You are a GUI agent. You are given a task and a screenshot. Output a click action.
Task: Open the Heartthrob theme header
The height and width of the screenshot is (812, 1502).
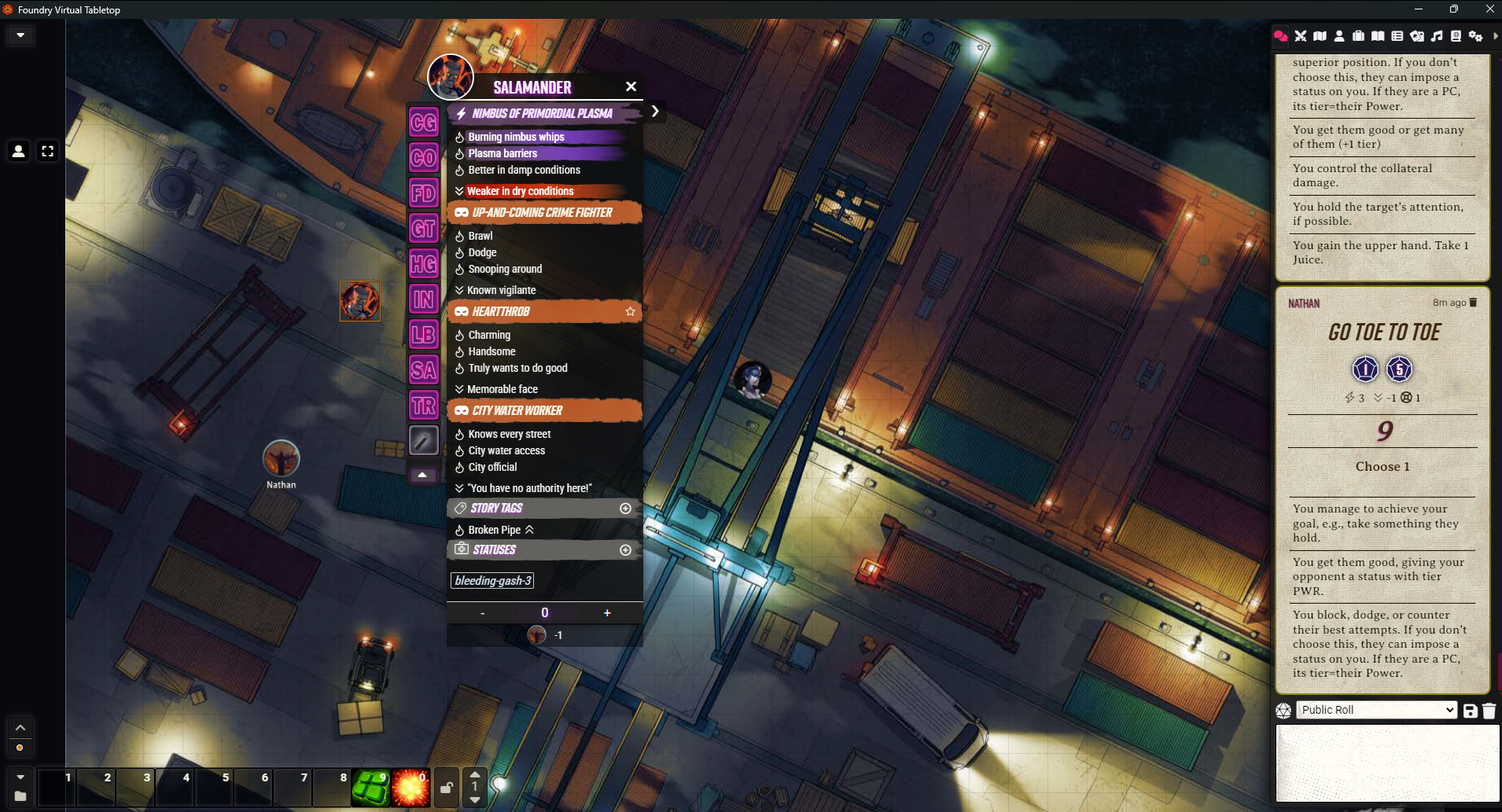coord(501,311)
